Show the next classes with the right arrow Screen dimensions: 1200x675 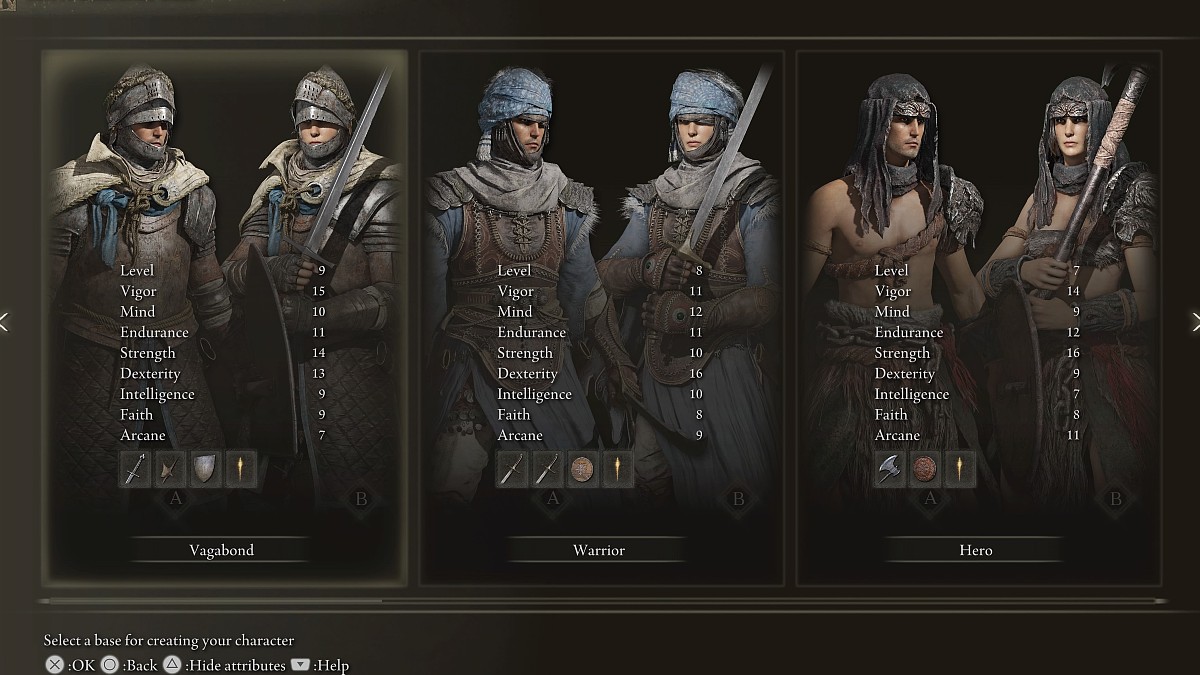1194,321
